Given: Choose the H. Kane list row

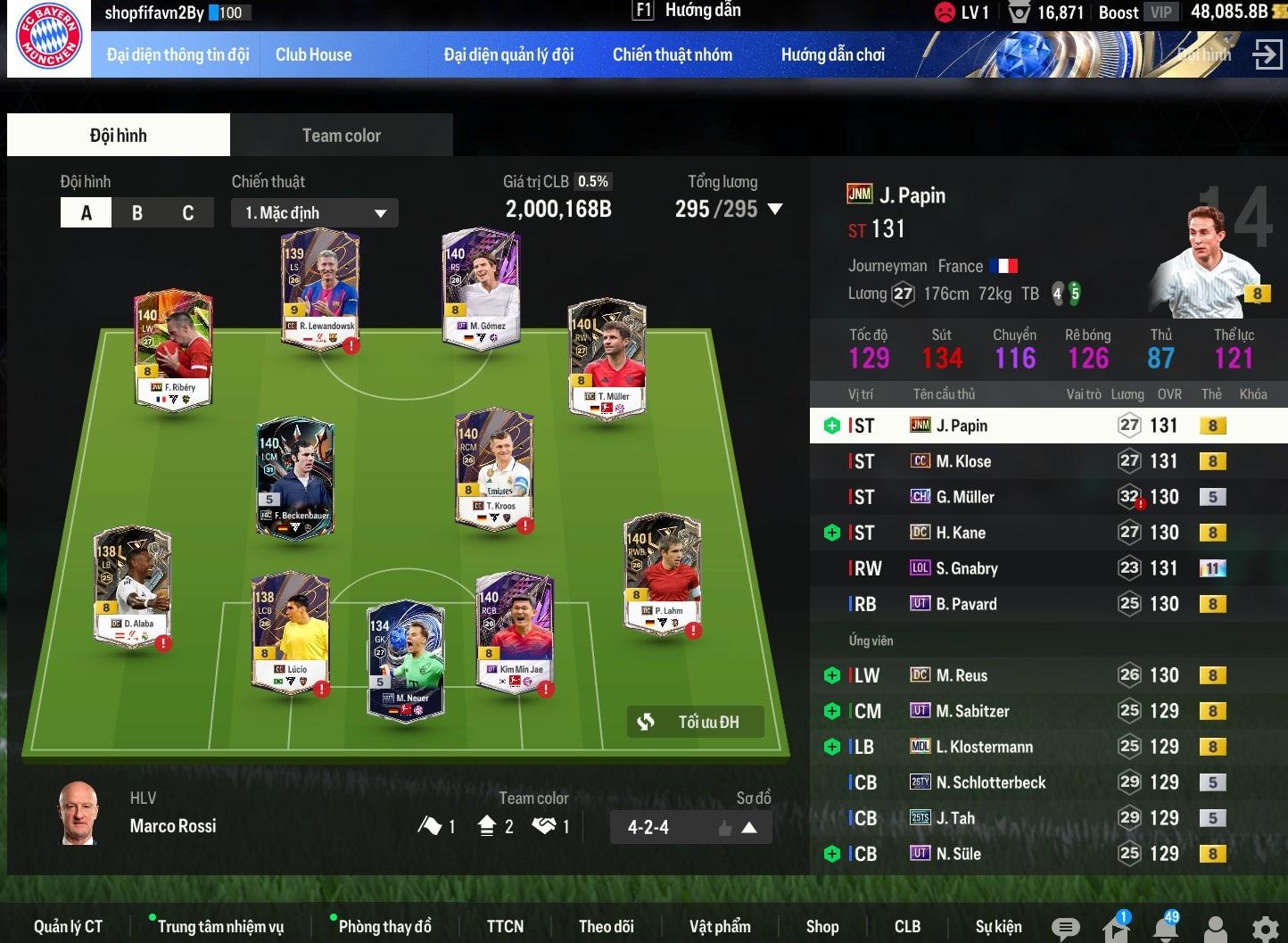Looking at the screenshot, I should click(x=961, y=533).
